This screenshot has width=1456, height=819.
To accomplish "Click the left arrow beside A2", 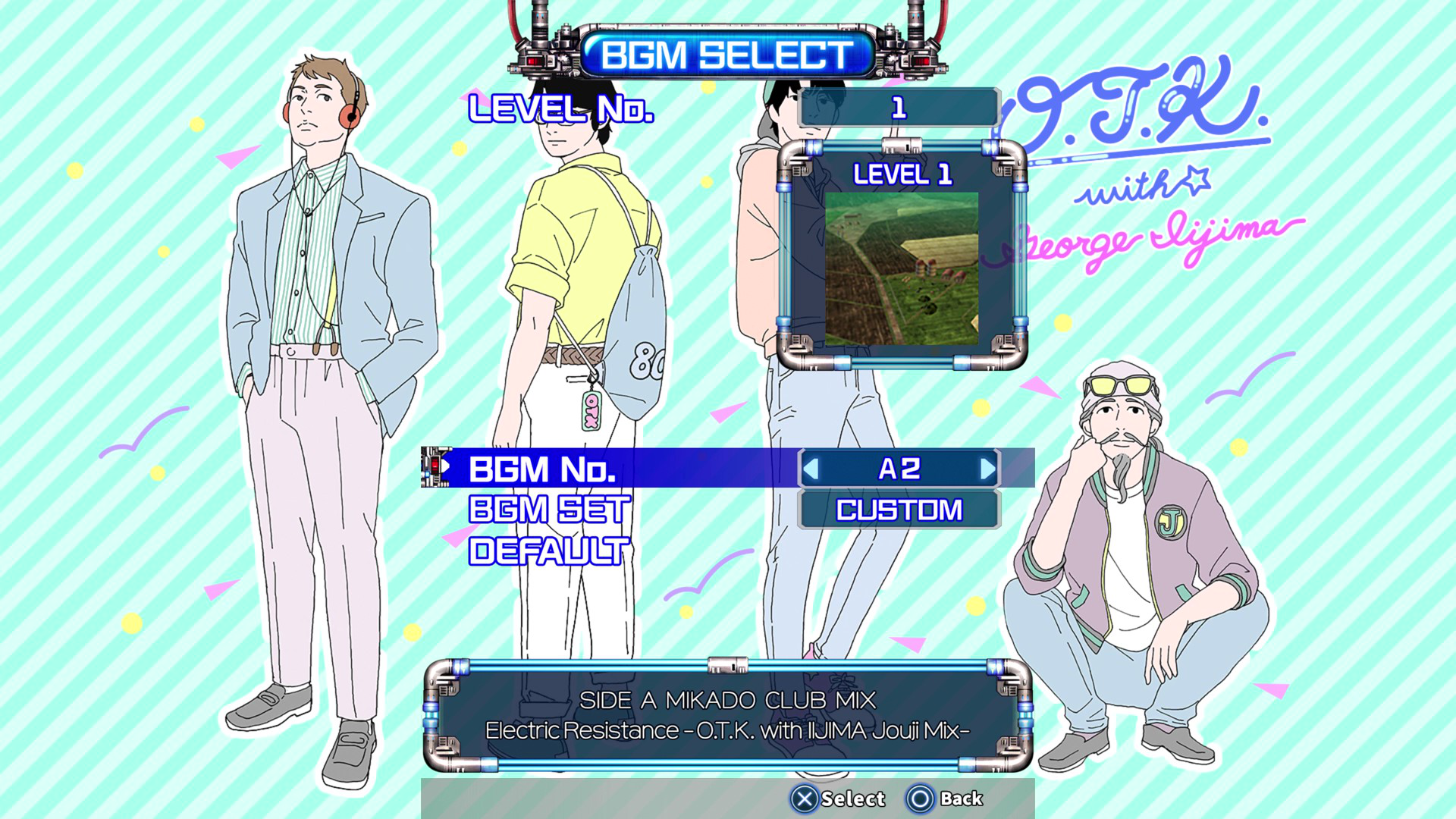I will pos(811,469).
